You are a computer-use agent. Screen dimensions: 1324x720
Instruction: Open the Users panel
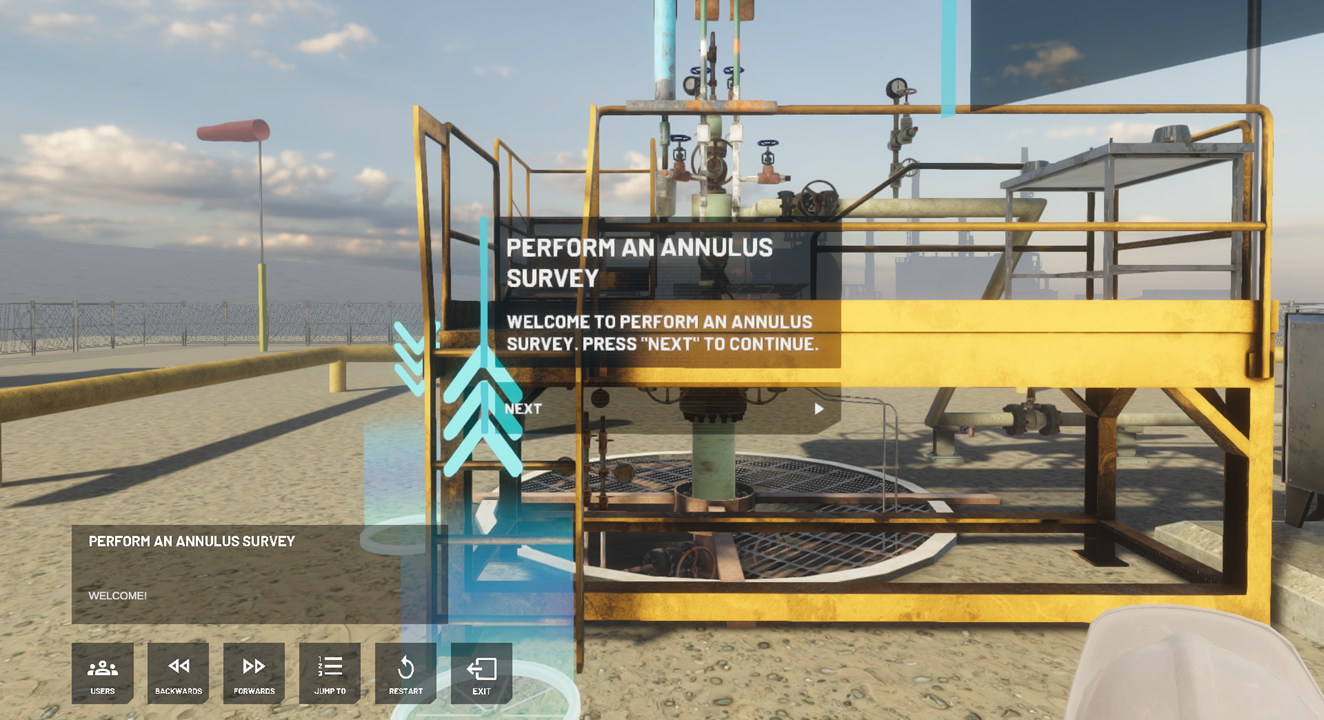(x=102, y=673)
